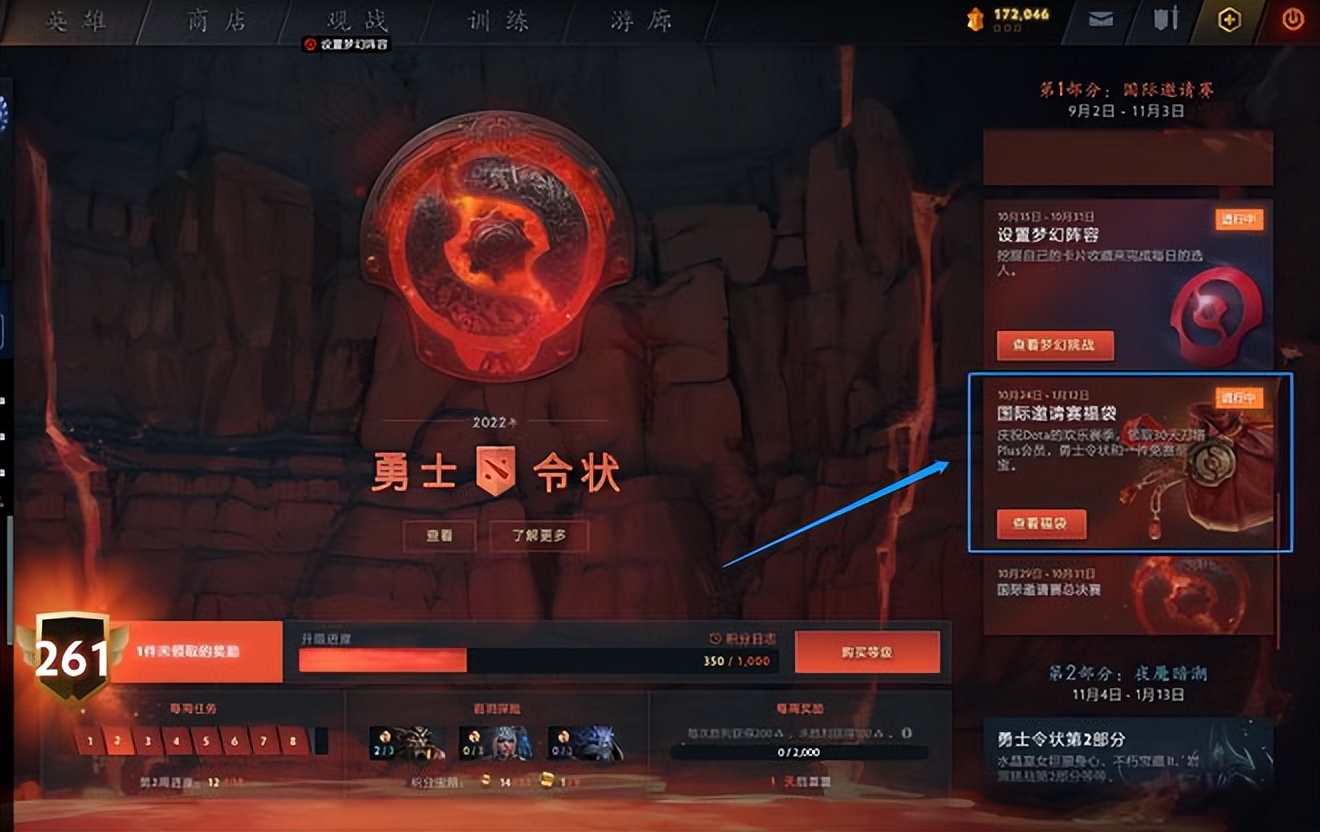Image resolution: width=1320 pixels, height=832 pixels.
Task: Click 查看福袋 on the highlighted event card
Action: coord(1042,524)
